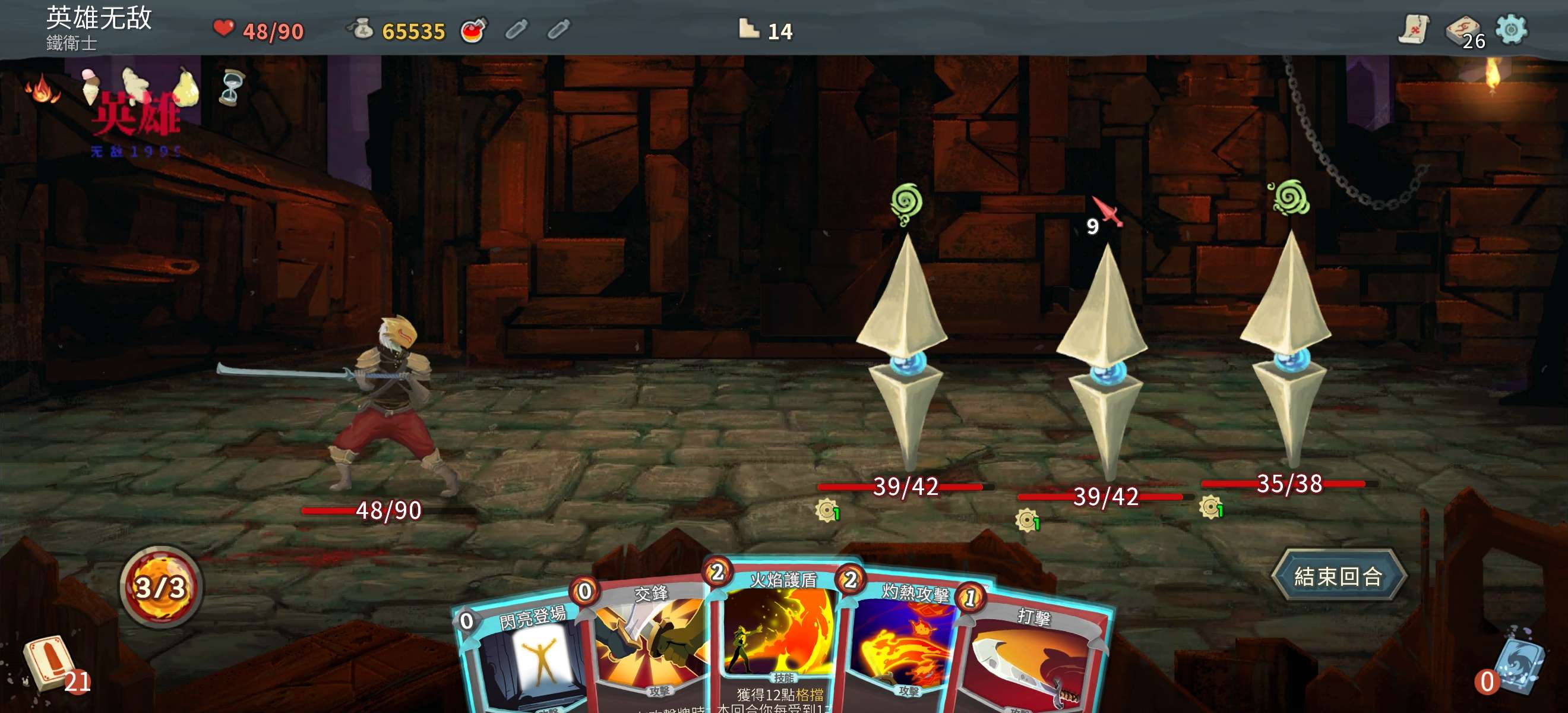Image resolution: width=1568 pixels, height=713 pixels.
Task: Inspect the pear relic
Action: coord(185,88)
